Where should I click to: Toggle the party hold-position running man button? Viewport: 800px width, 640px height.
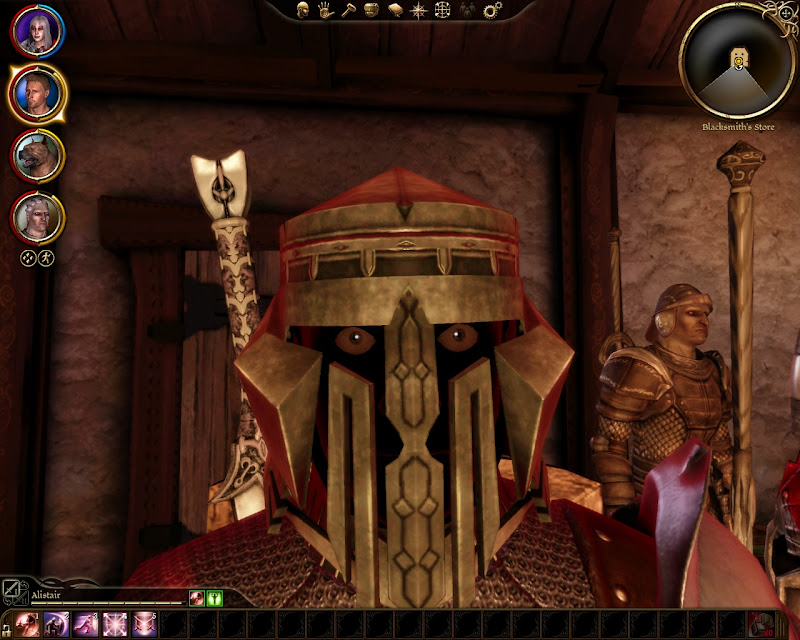pos(46,258)
